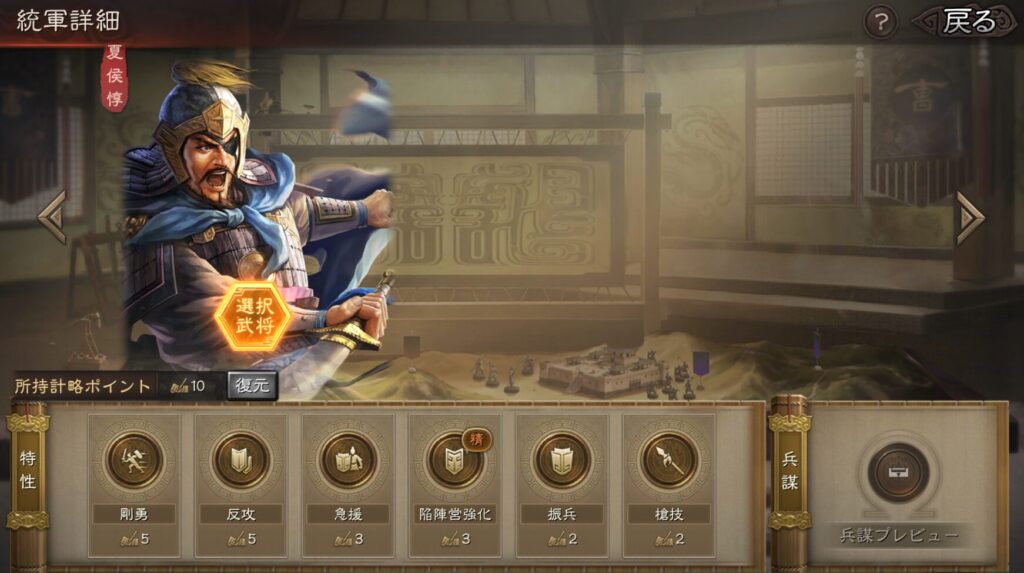Reset points with the 復元 button
This screenshot has width=1024, height=573.
[x=252, y=386]
